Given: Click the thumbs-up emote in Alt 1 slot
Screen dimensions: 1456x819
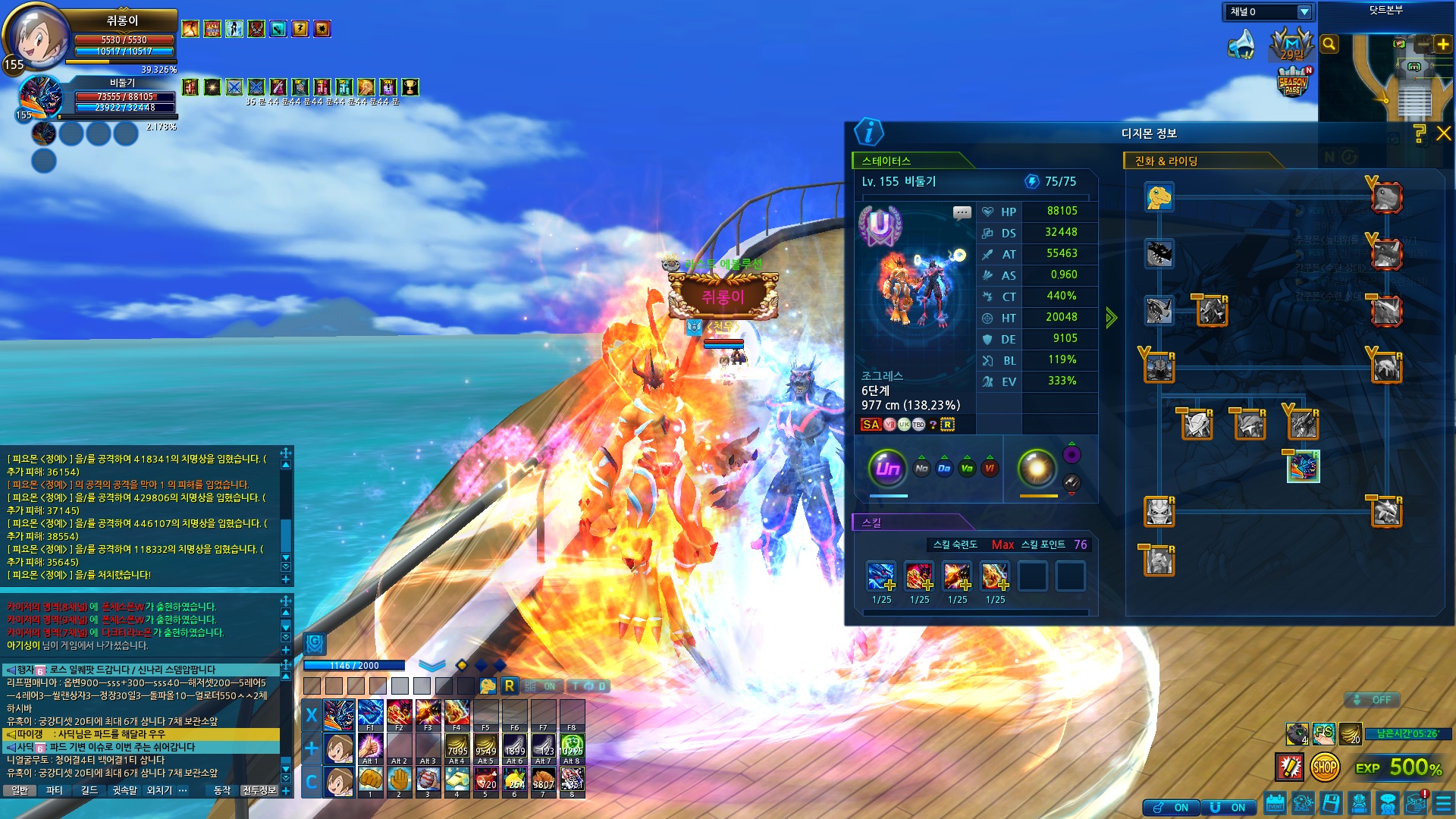Looking at the screenshot, I should coord(370,748).
